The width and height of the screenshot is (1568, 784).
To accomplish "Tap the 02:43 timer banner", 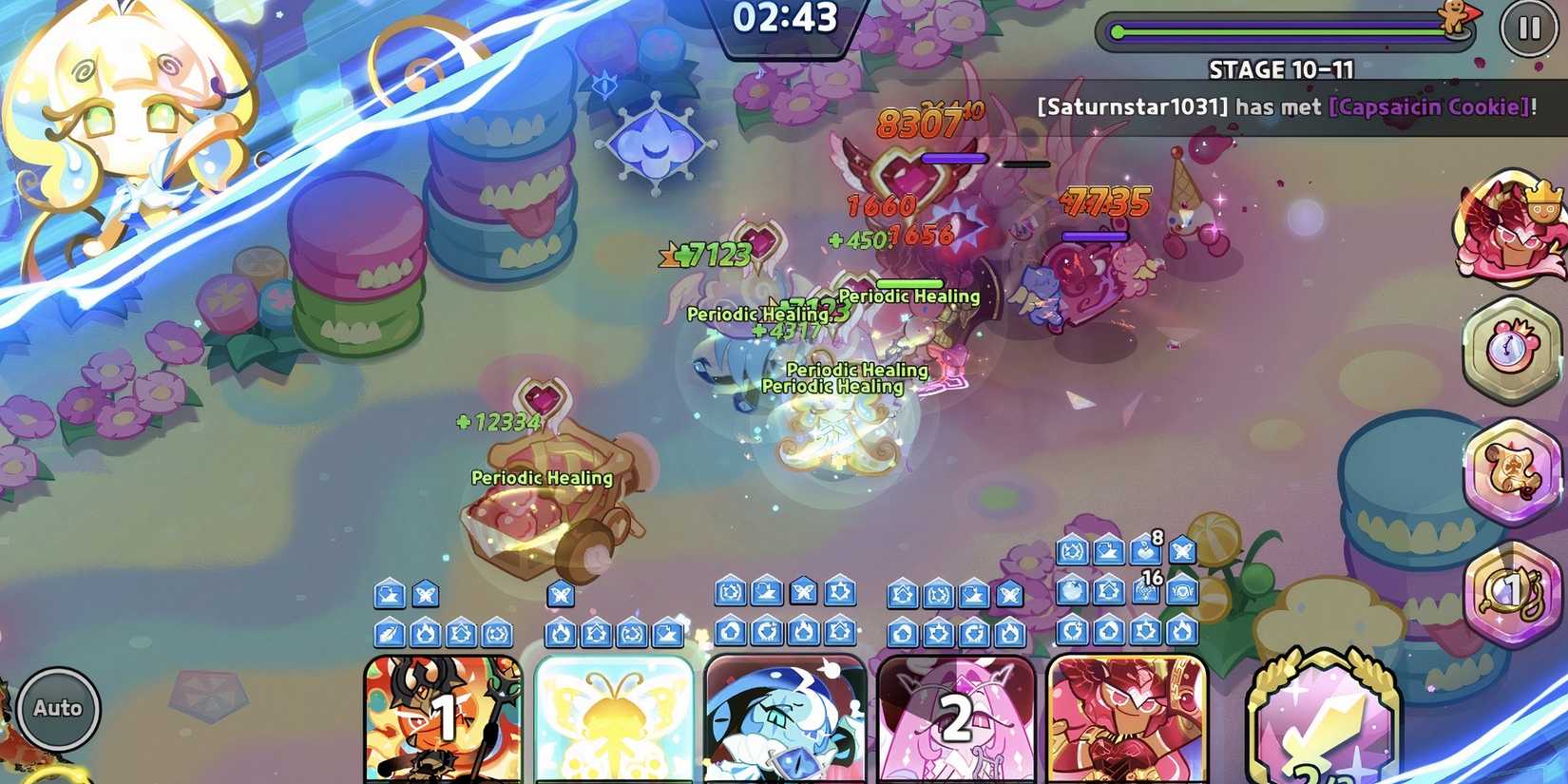I will pyautogui.click(x=787, y=17).
